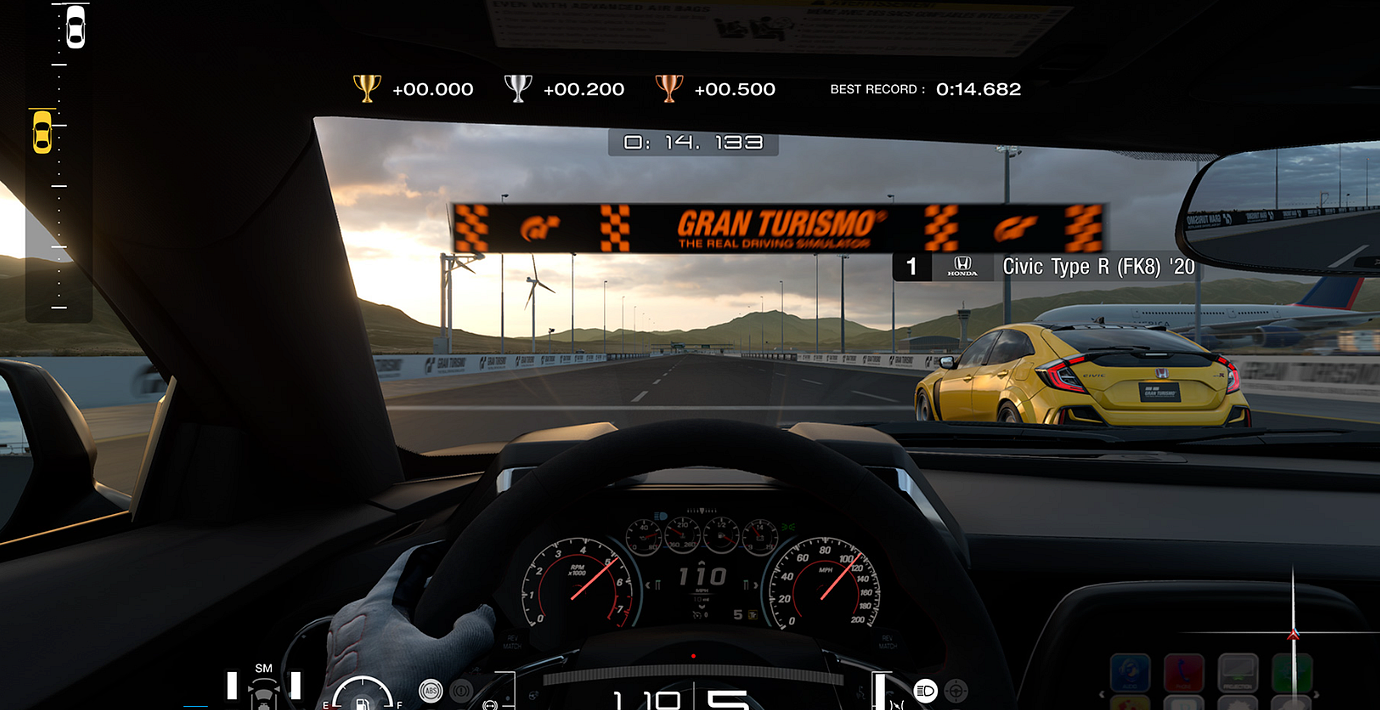Open the Audio app tile
The image size is (1380, 710).
(x=1130, y=674)
